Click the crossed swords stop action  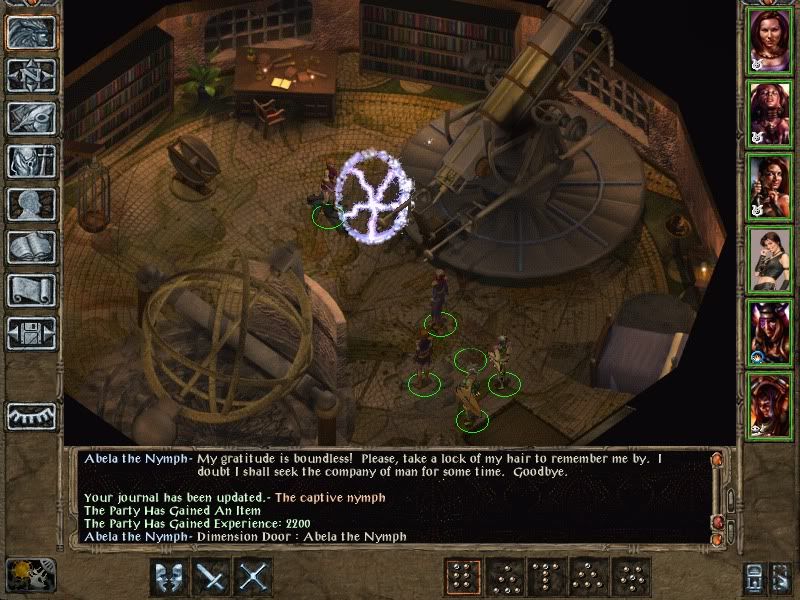255,578
